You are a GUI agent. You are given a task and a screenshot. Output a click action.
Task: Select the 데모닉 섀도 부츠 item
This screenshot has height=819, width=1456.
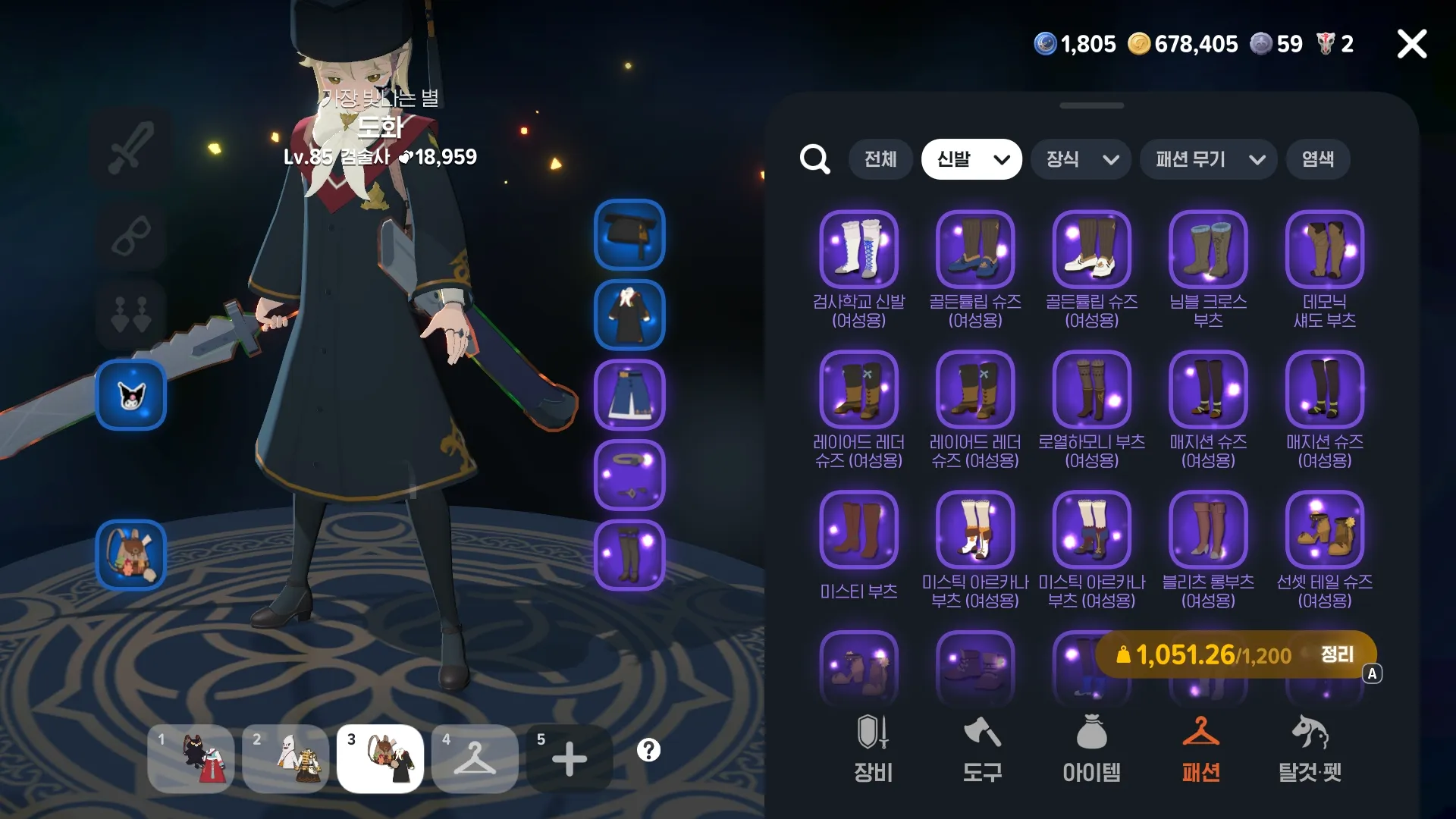[1324, 249]
